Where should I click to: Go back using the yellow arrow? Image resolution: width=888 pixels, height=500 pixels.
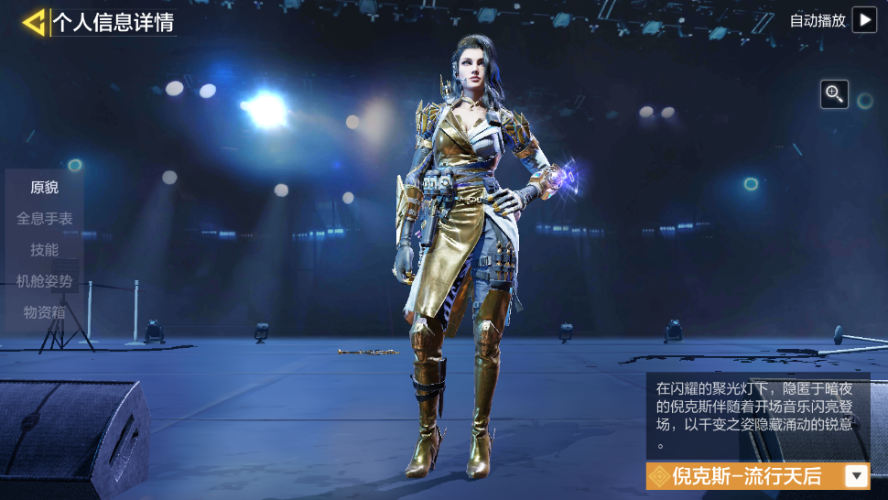(34, 22)
